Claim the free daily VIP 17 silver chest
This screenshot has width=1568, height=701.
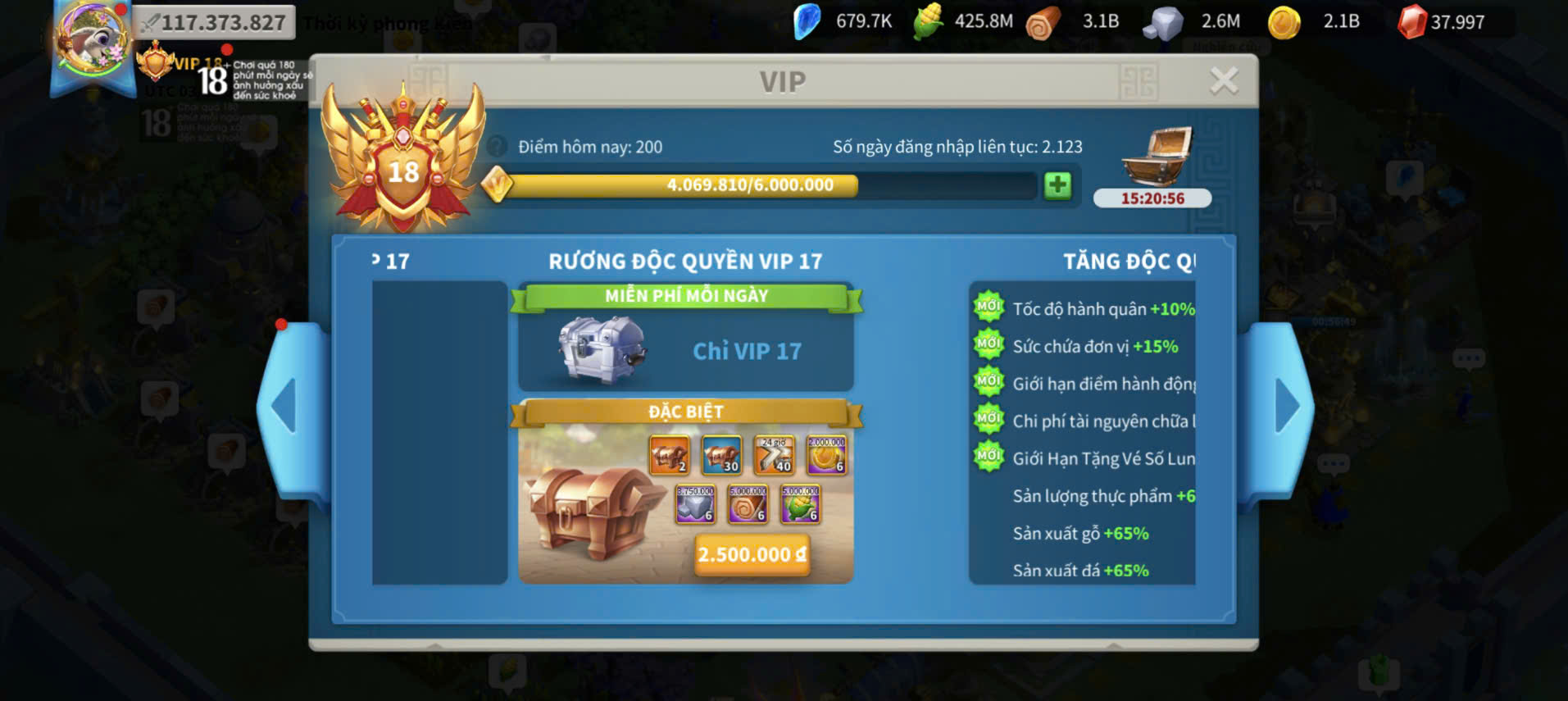(602, 350)
